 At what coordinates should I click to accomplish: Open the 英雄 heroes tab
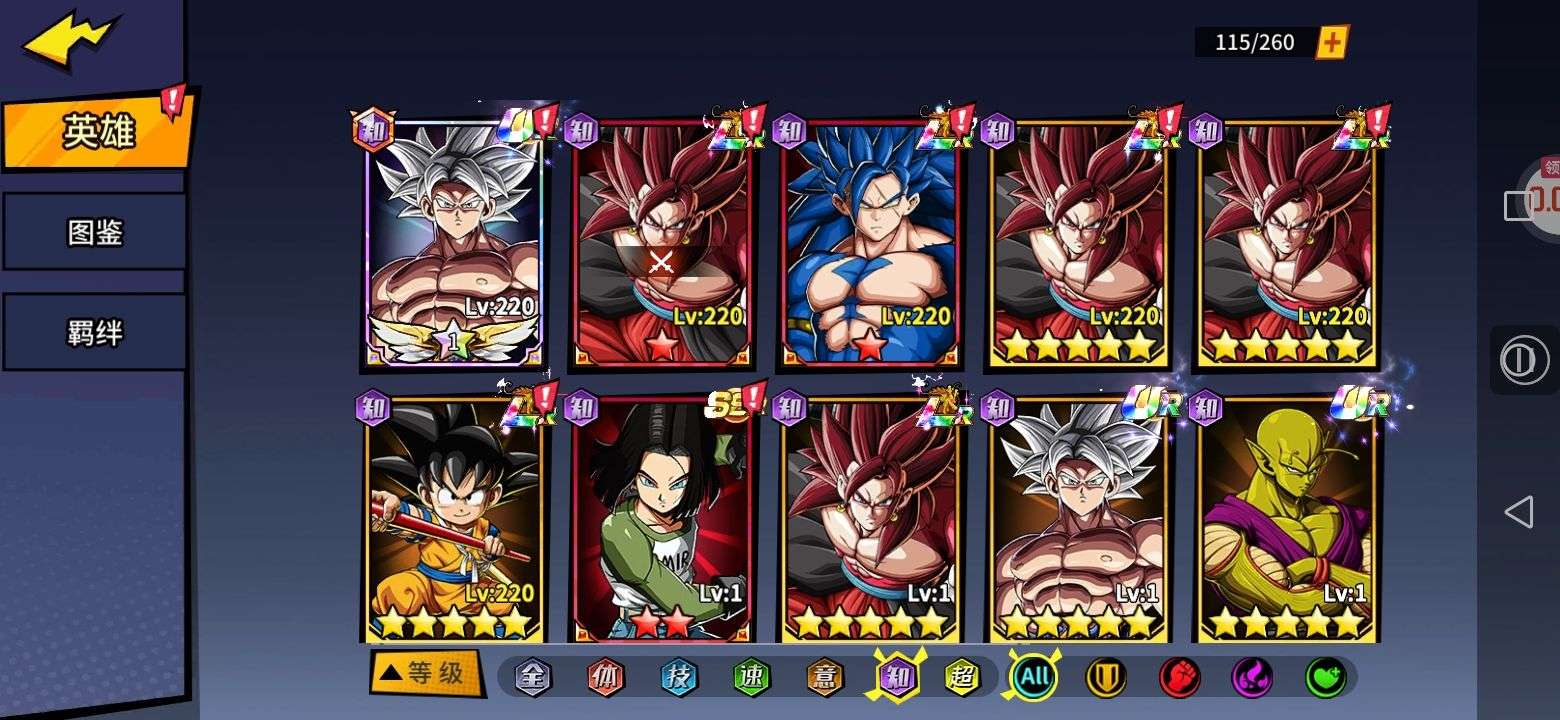coord(97,131)
